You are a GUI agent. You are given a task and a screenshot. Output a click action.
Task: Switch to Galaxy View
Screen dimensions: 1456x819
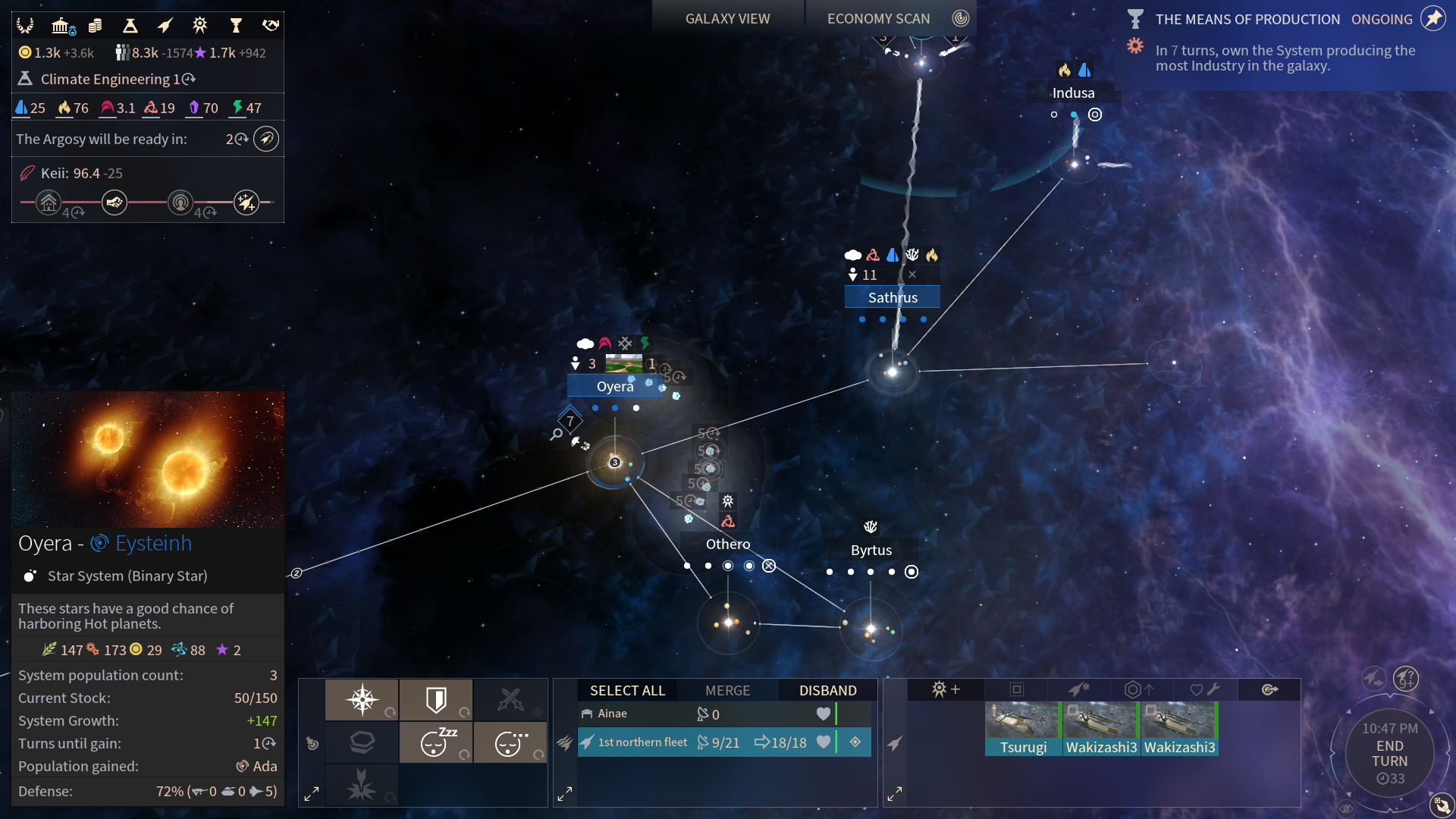point(727,19)
